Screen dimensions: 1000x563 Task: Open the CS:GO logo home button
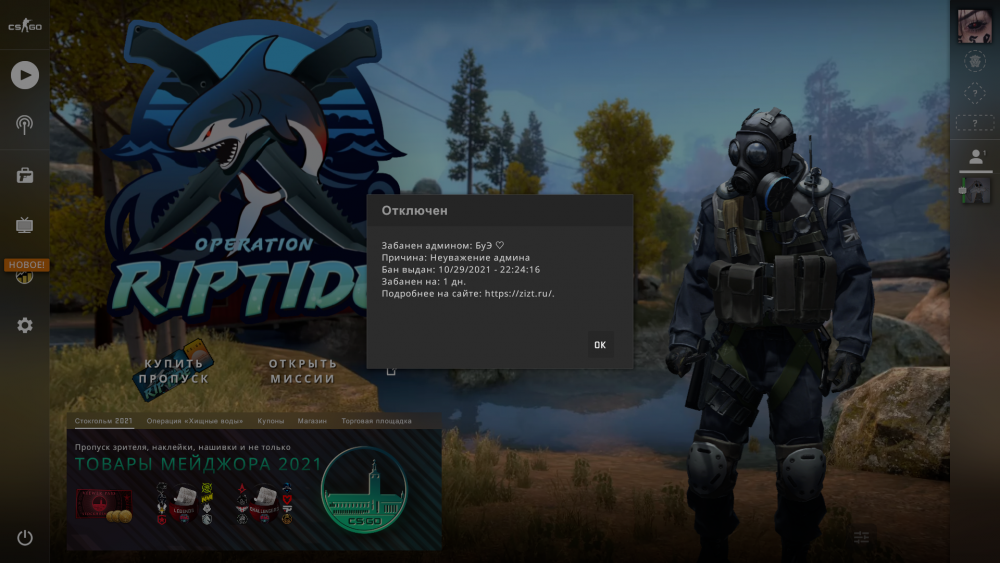click(x=25, y=25)
